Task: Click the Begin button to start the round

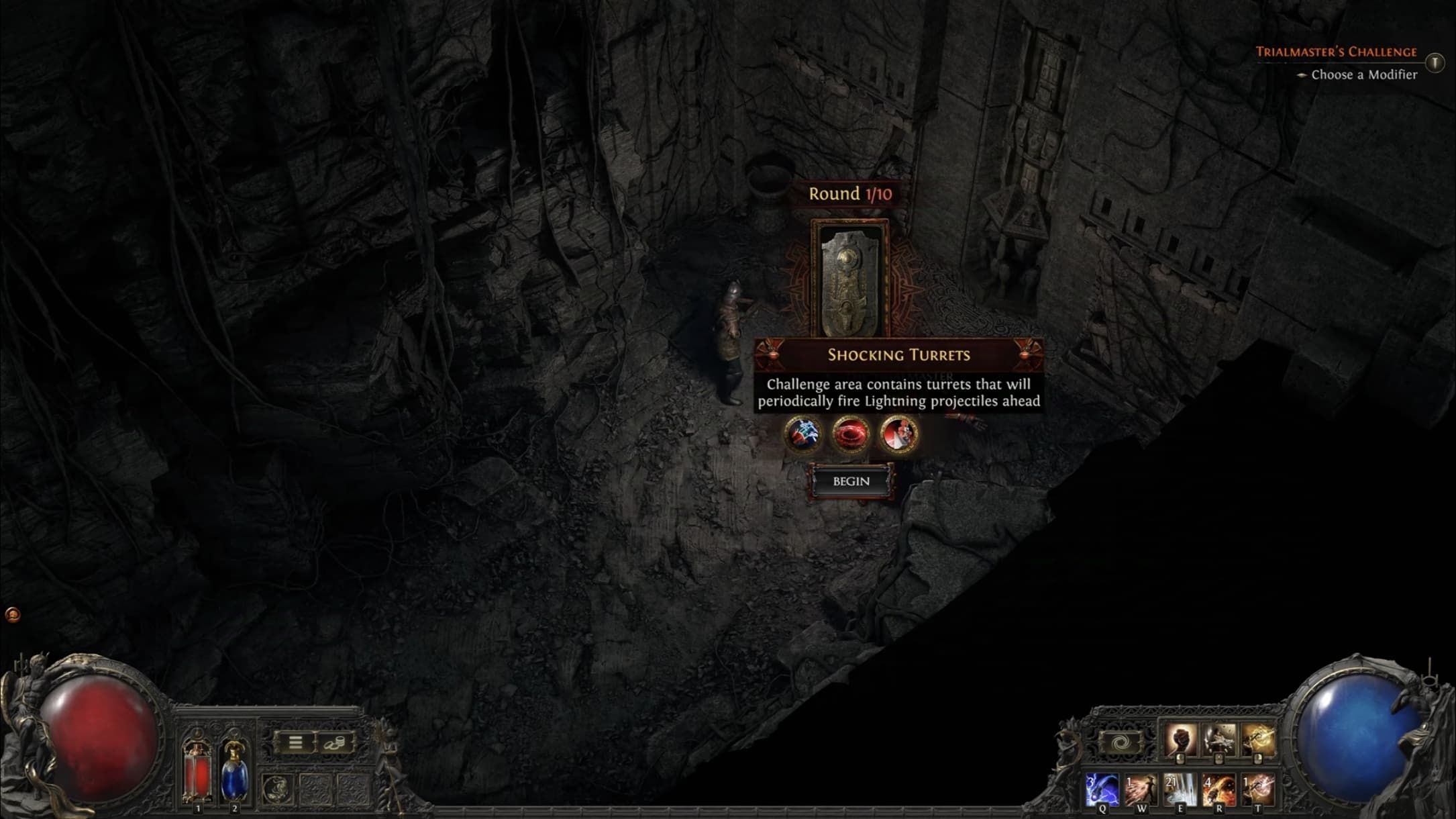Action: pyautogui.click(x=851, y=481)
